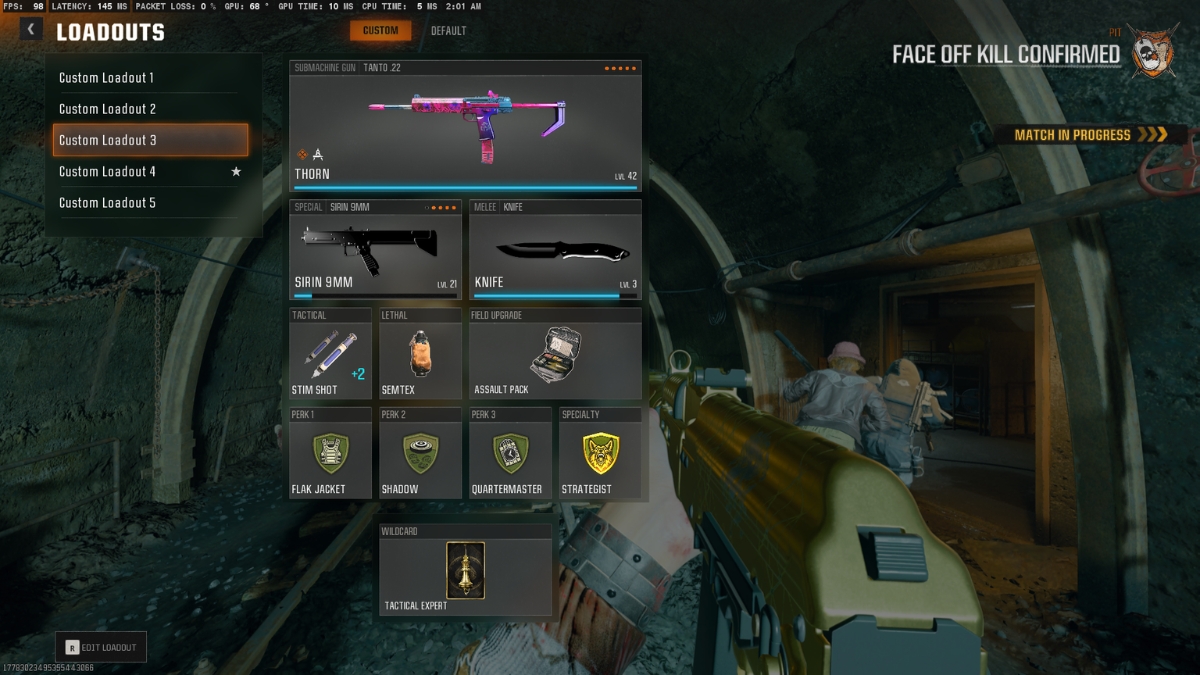1200x675 pixels.
Task: Choose Custom Loadout 2
Action: [150, 109]
